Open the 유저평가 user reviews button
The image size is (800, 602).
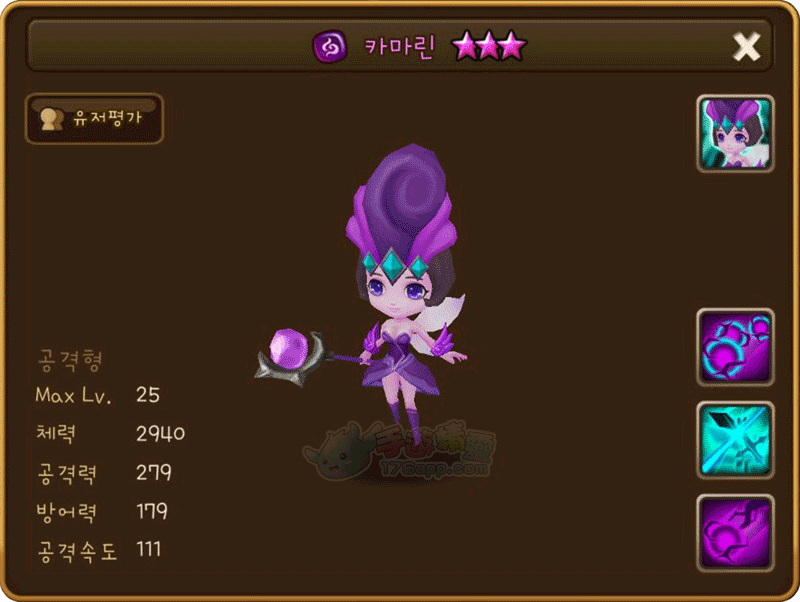point(94,119)
